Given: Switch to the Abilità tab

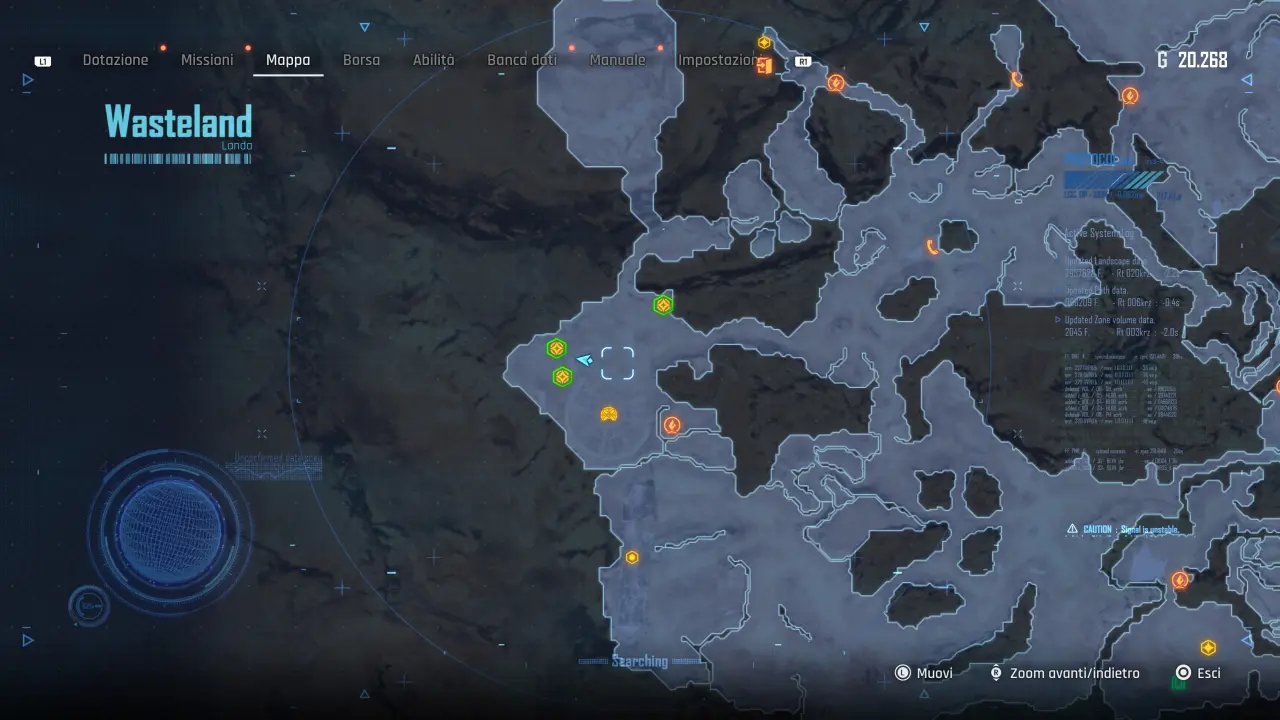Looking at the screenshot, I should [x=433, y=60].
